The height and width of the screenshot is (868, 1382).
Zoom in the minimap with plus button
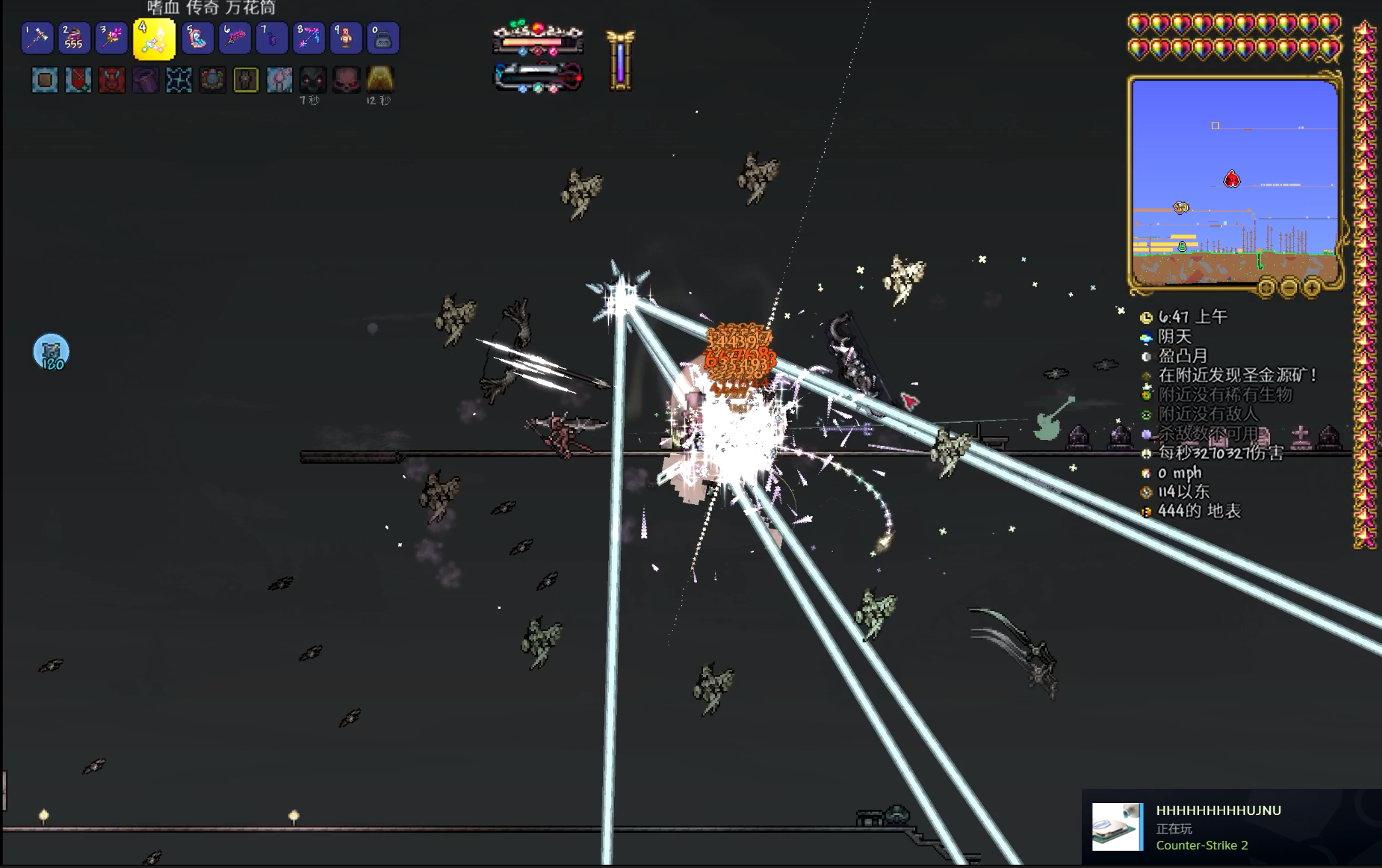(1312, 288)
